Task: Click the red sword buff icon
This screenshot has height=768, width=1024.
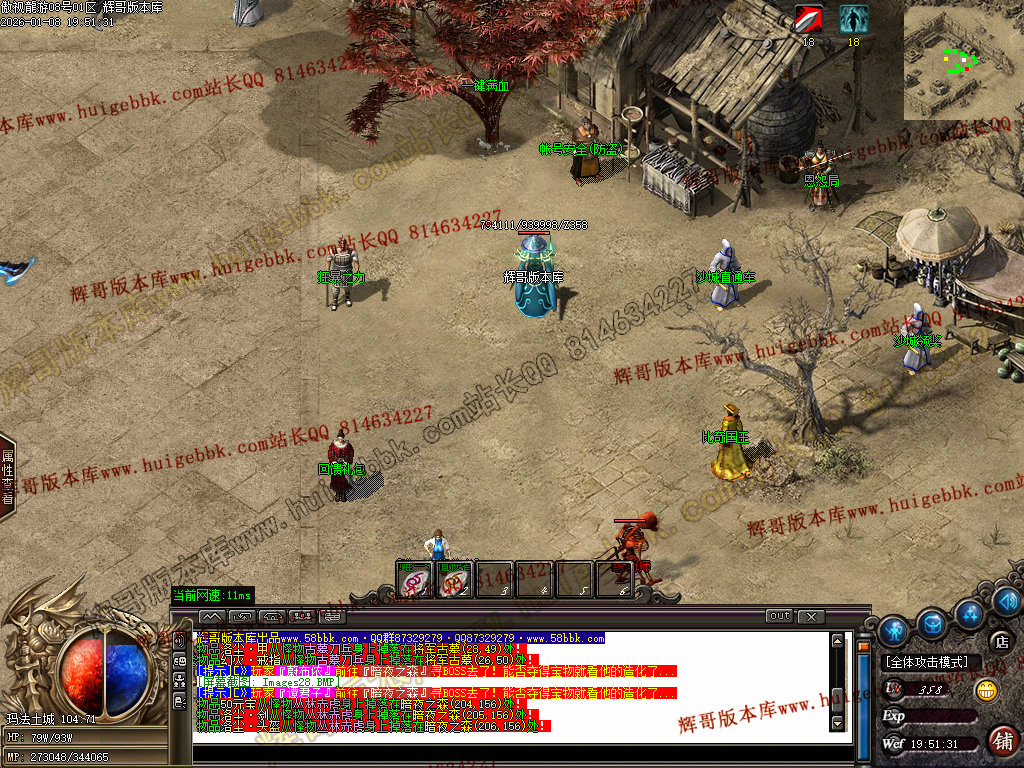Action: [x=808, y=19]
